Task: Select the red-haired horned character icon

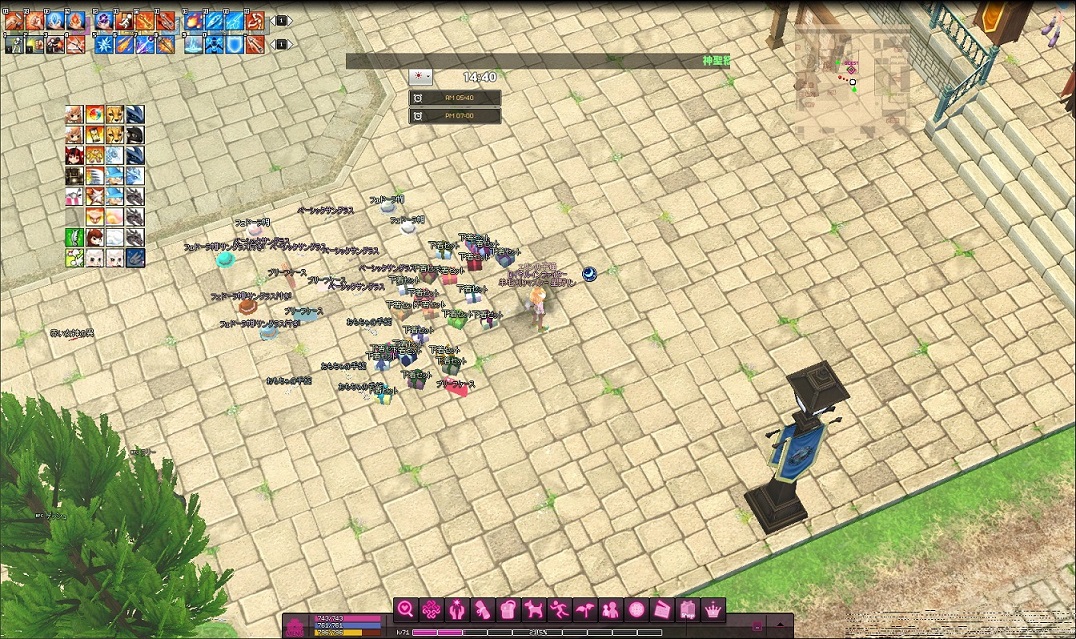Action: pos(74,155)
